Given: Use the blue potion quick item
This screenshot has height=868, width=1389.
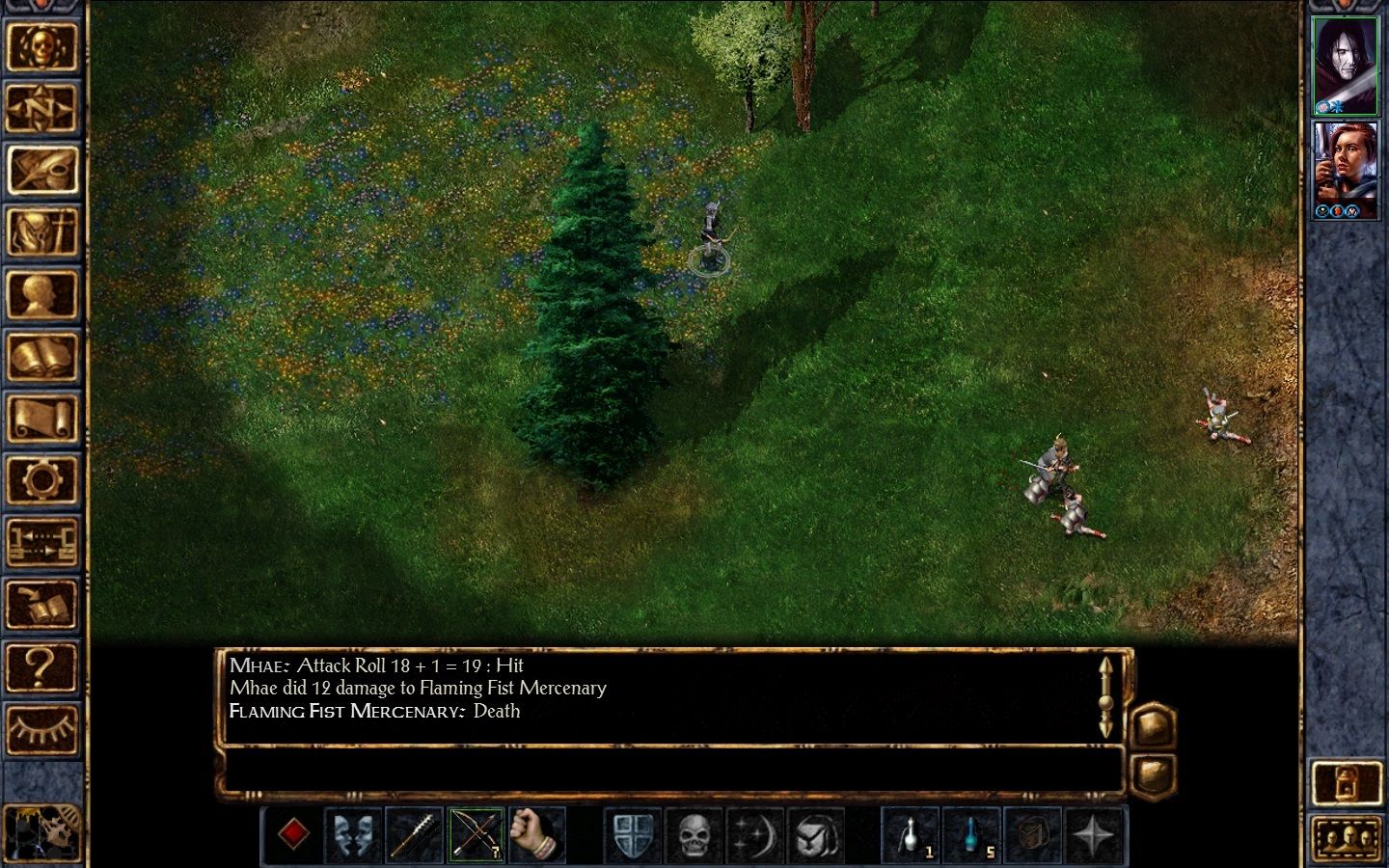Looking at the screenshot, I should pyautogui.click(x=971, y=834).
